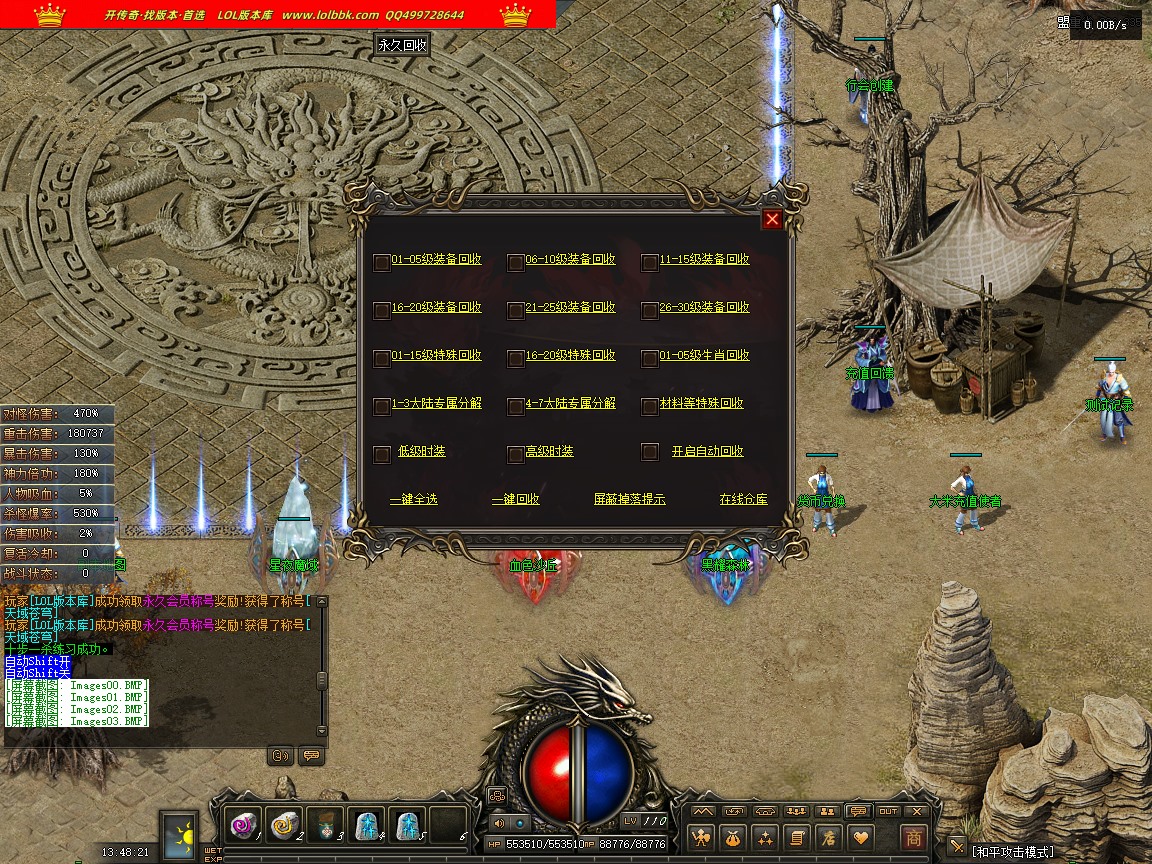Open the 在线仓库 link
This screenshot has width=1152, height=864.
click(x=743, y=499)
